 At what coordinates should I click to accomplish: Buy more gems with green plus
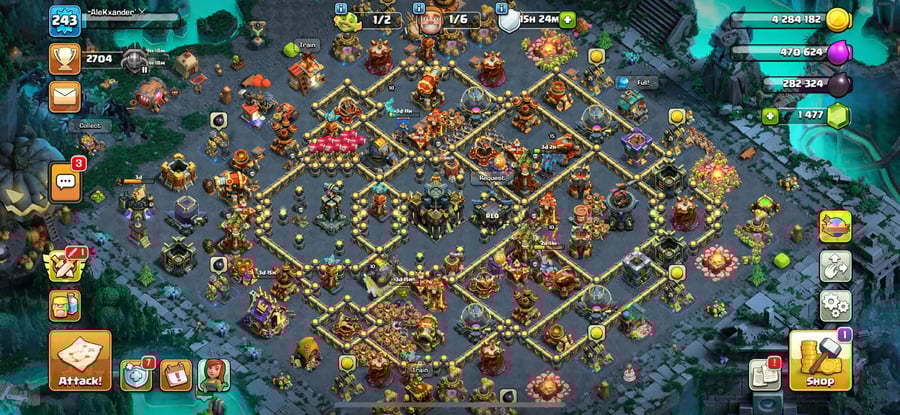point(769,116)
